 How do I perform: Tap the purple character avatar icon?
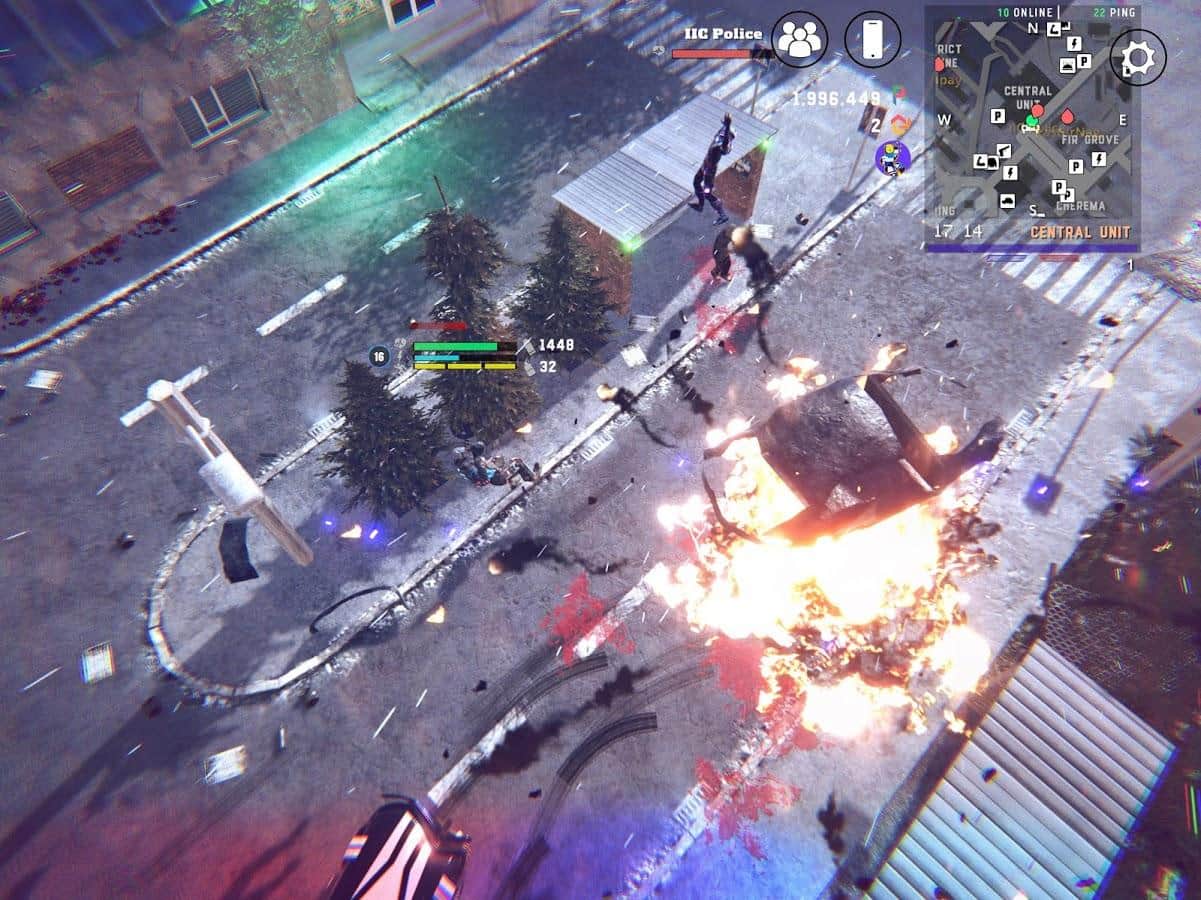click(x=891, y=156)
